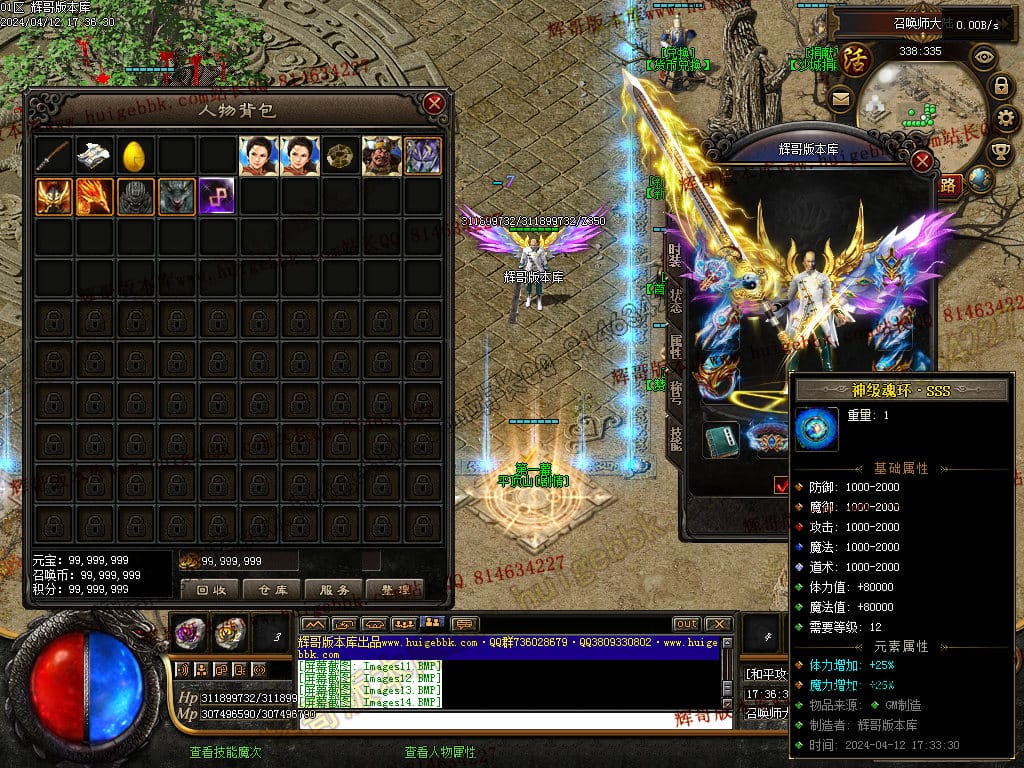Close the character equipment panel

(x=922, y=161)
